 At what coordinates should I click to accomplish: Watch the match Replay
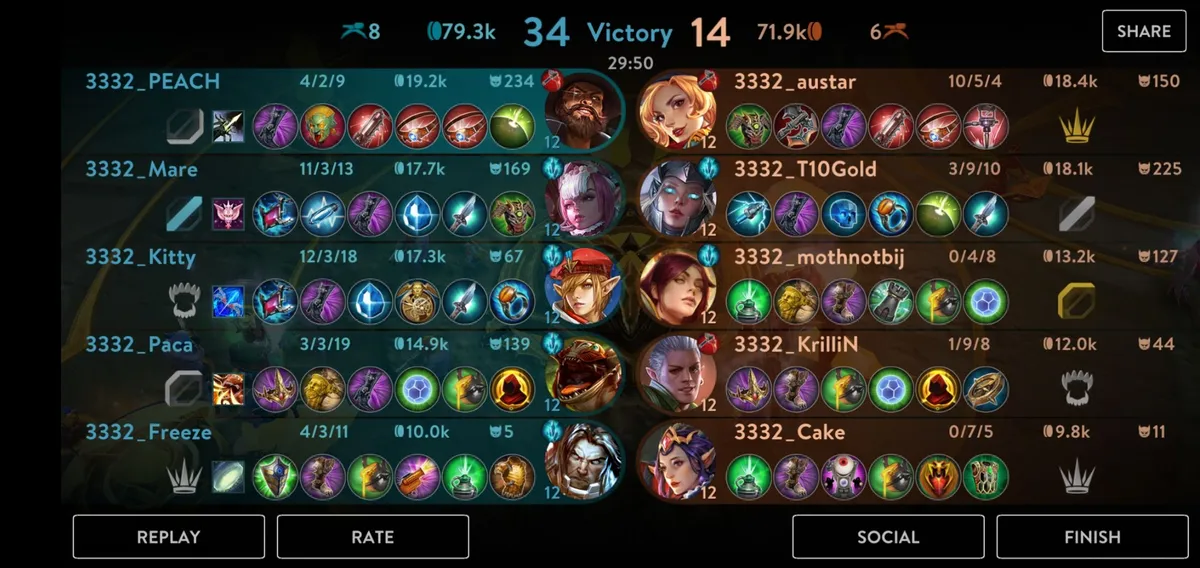168,537
